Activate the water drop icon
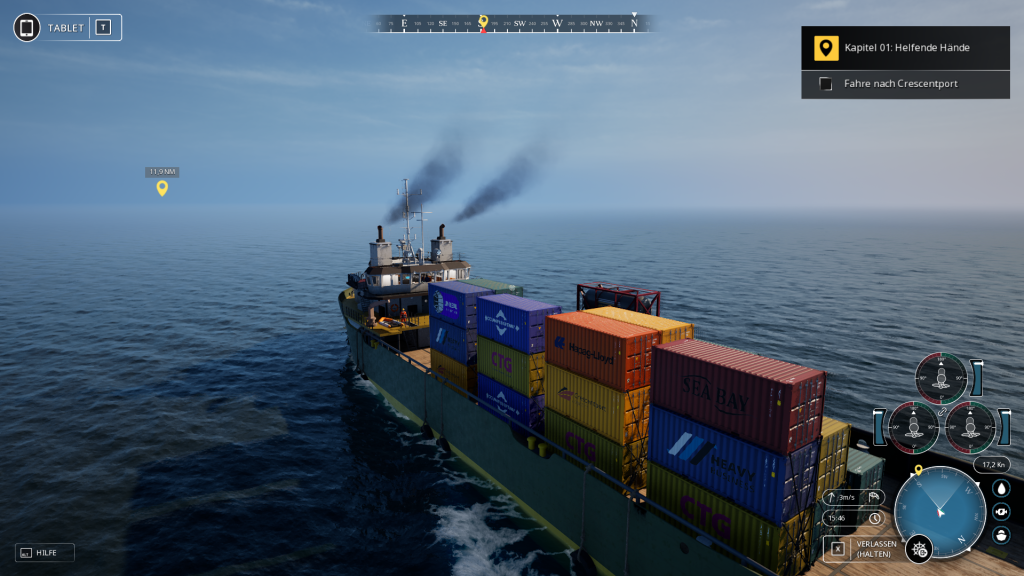The image size is (1024, 576). tap(1001, 488)
